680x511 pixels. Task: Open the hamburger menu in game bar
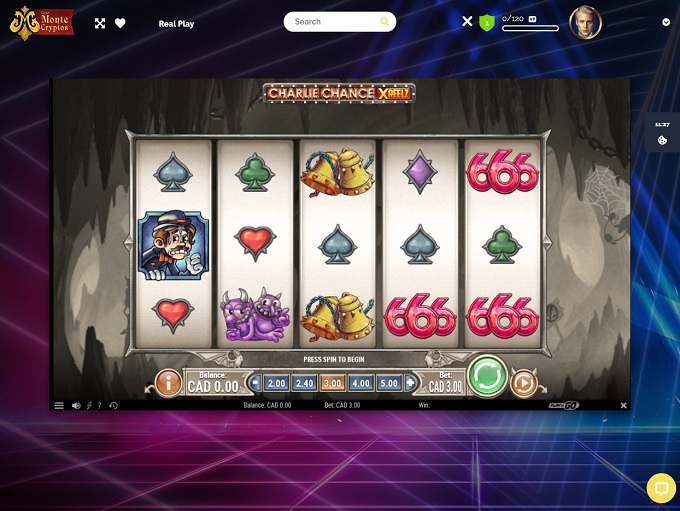click(x=59, y=405)
